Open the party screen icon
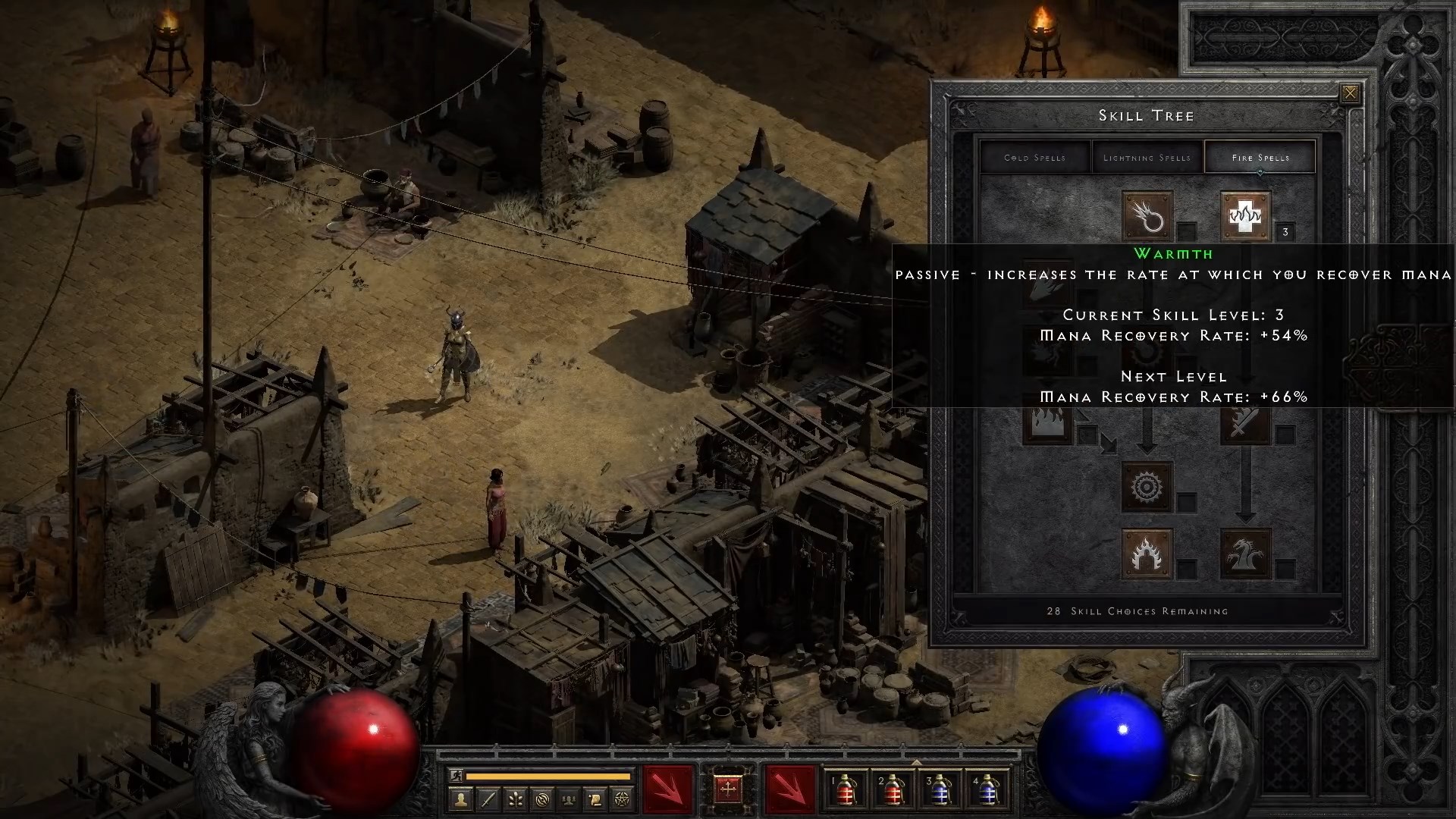This screenshot has width=1456, height=819. pos(569,799)
